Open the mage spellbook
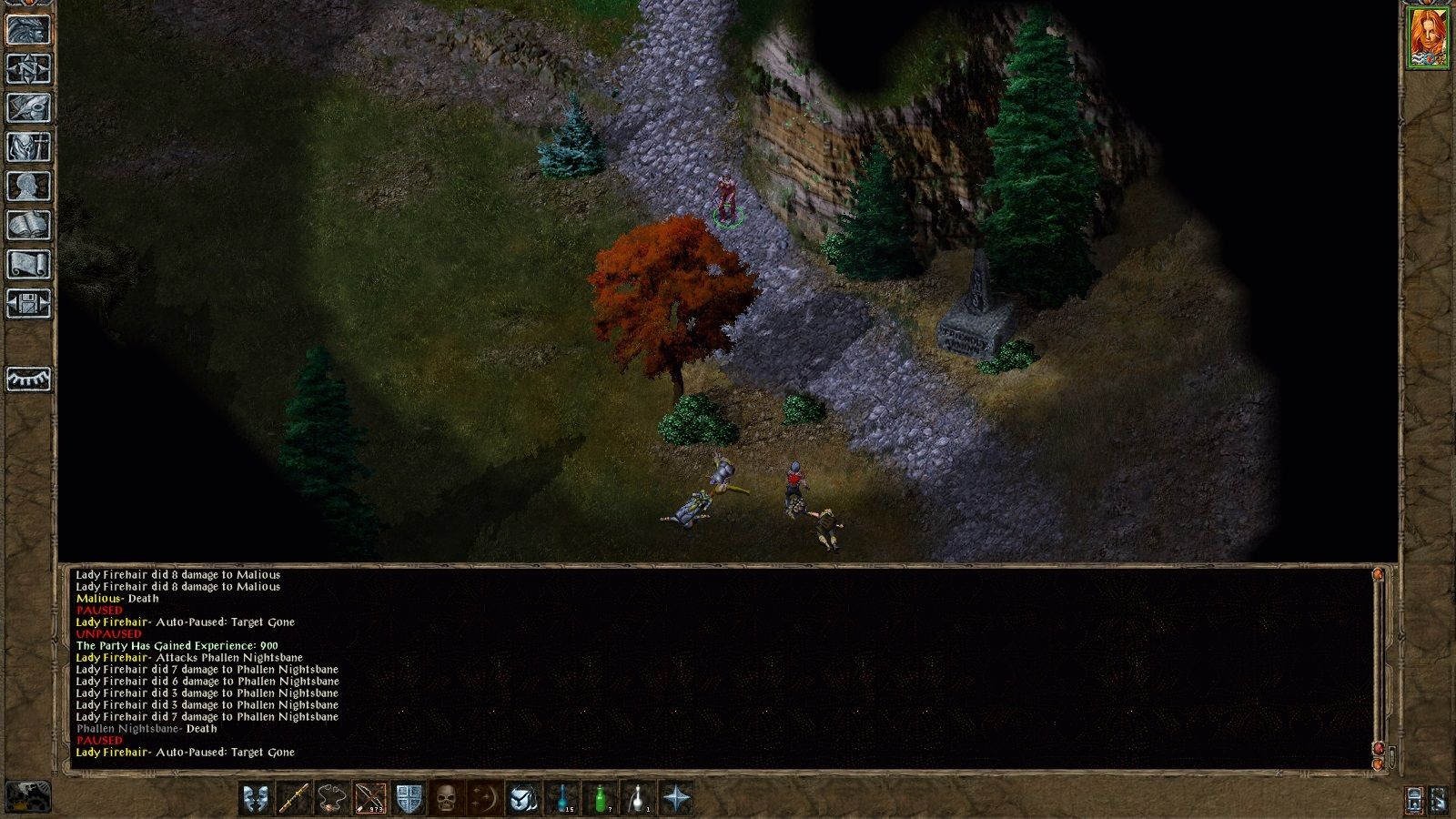 point(28,226)
